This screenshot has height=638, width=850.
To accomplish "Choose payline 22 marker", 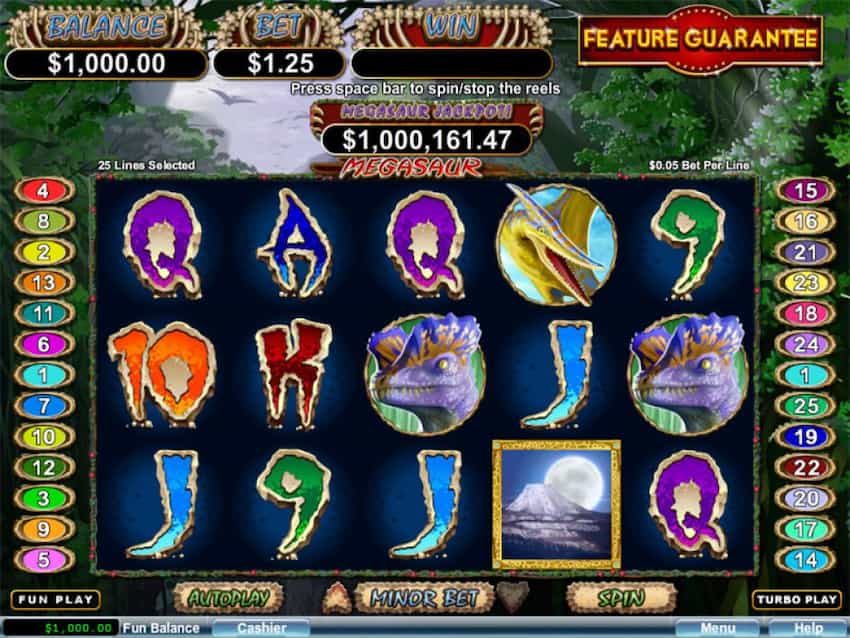I will [x=805, y=467].
